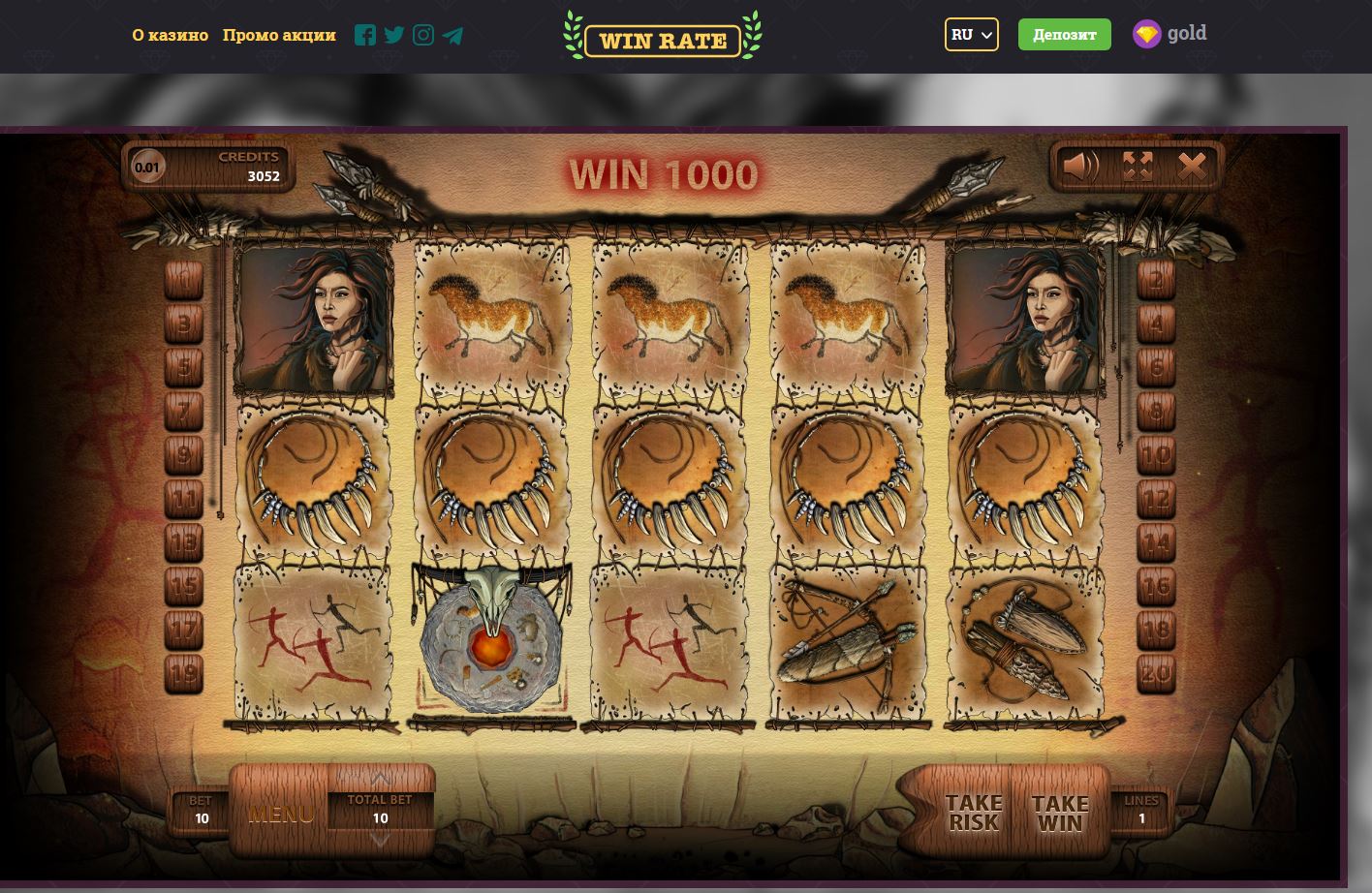1372x893 pixels.
Task: Select payline number 1 marker
Action: point(184,281)
